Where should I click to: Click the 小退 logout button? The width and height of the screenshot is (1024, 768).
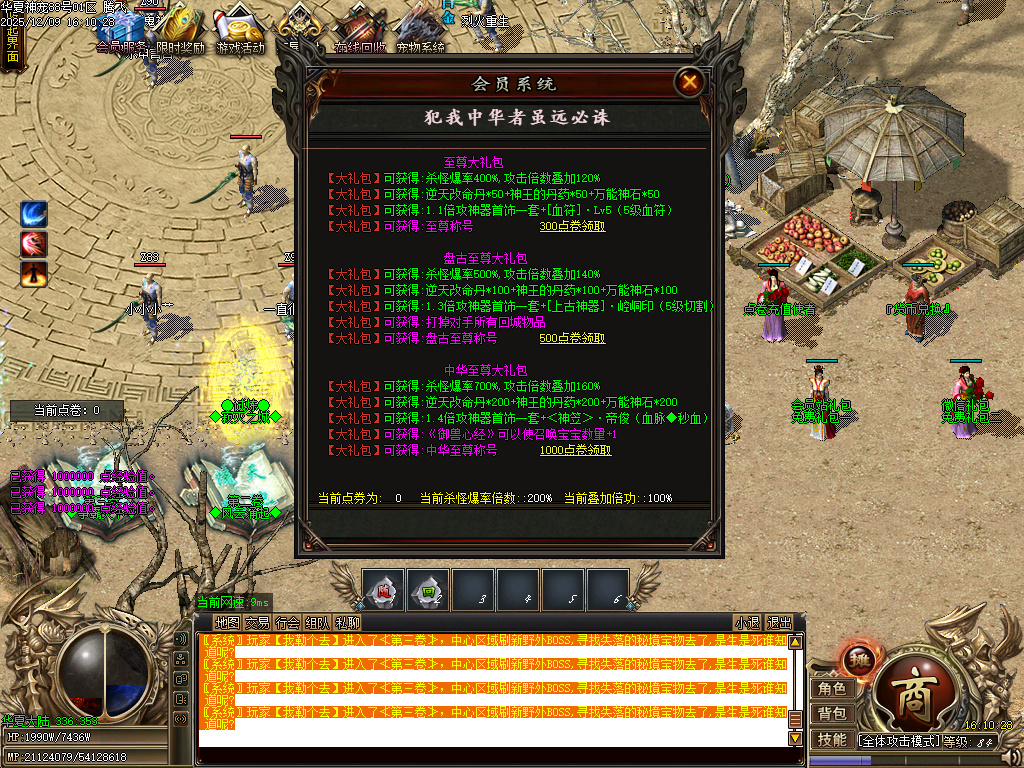(x=747, y=622)
